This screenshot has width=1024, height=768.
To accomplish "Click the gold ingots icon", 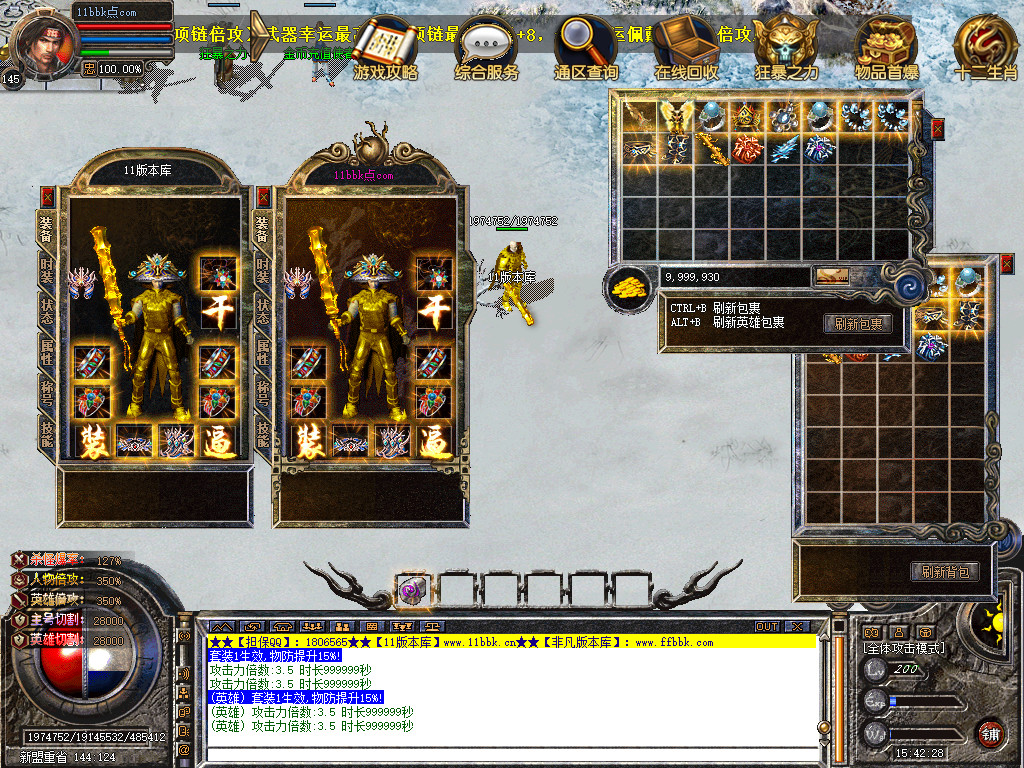I will coord(627,288).
